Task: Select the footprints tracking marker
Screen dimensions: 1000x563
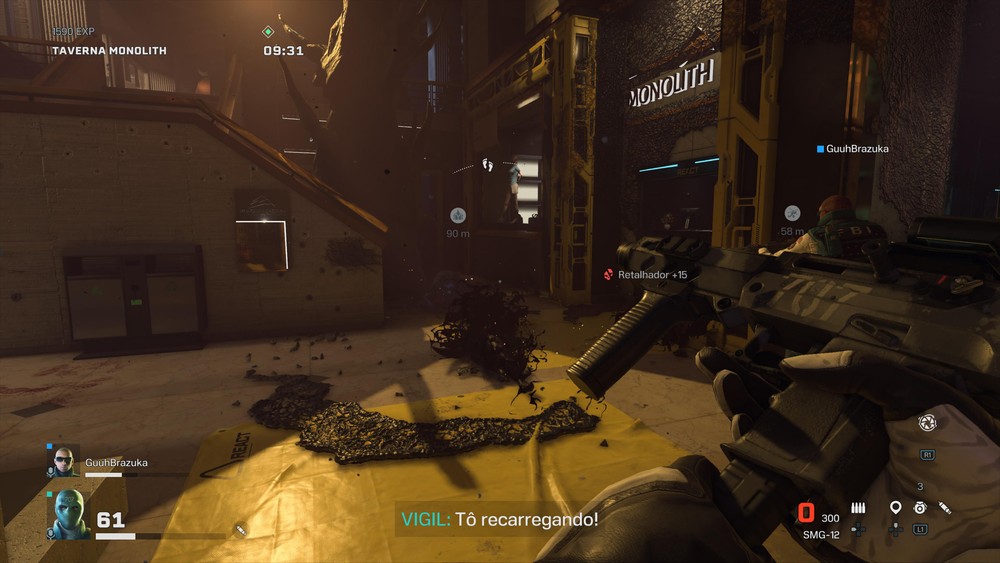Action: click(x=488, y=163)
